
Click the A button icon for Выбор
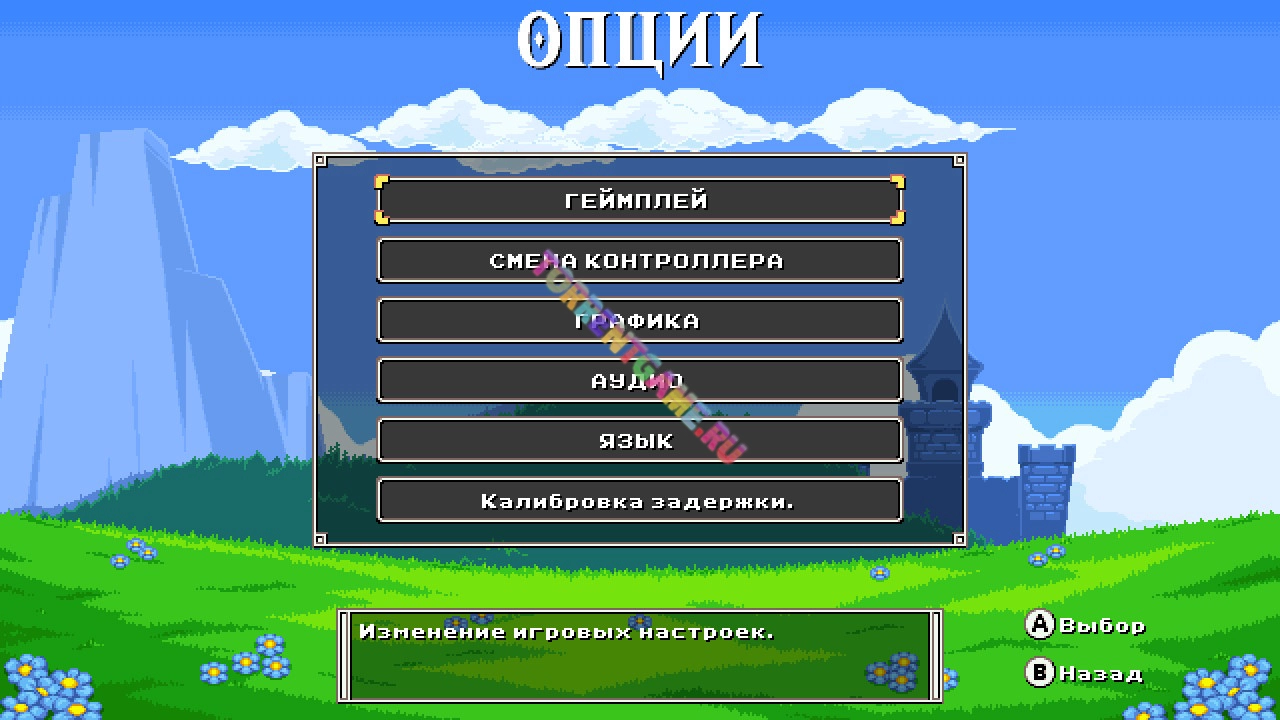tap(1040, 626)
